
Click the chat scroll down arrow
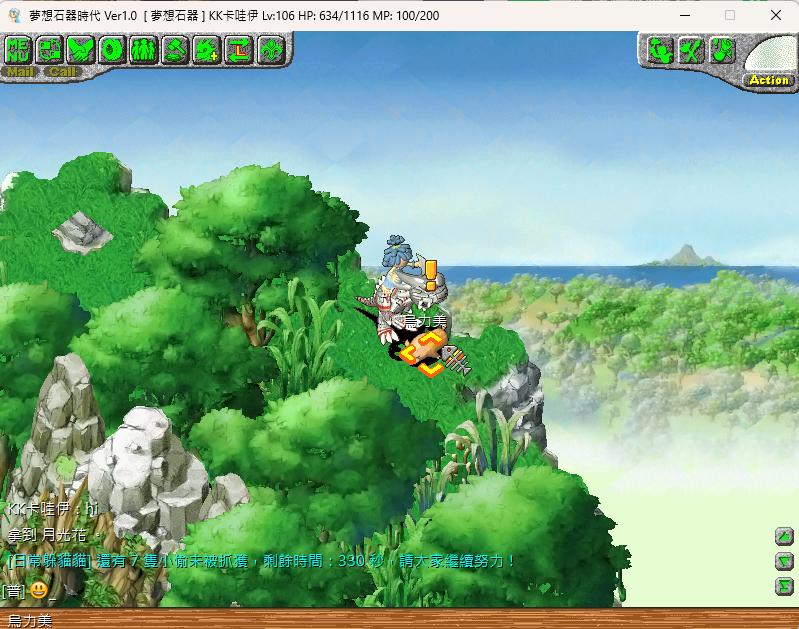pyautogui.click(x=785, y=561)
